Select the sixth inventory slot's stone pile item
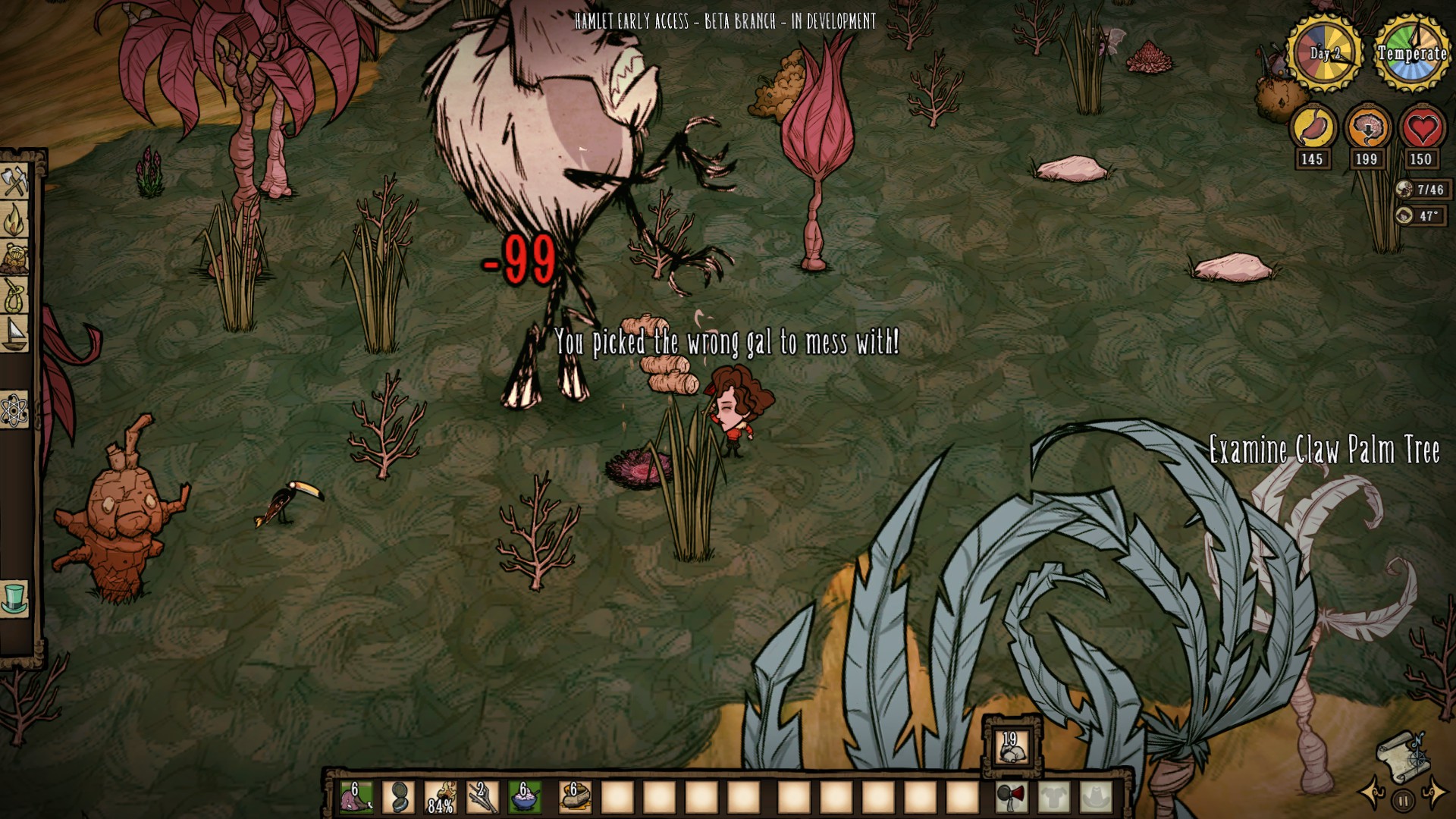Image resolution: width=1456 pixels, height=819 pixels. 575,797
